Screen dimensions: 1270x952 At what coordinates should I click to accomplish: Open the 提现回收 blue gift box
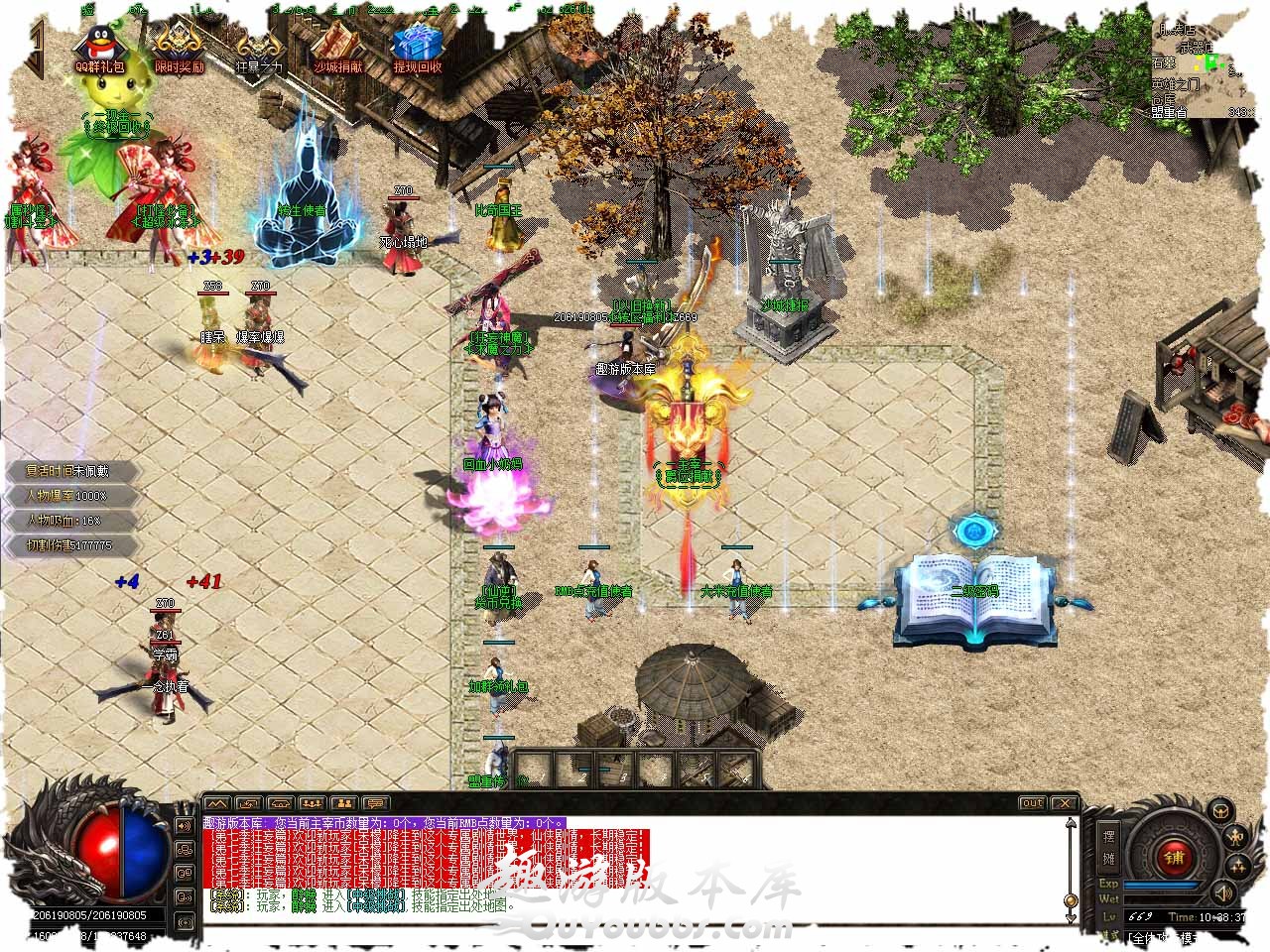click(417, 46)
